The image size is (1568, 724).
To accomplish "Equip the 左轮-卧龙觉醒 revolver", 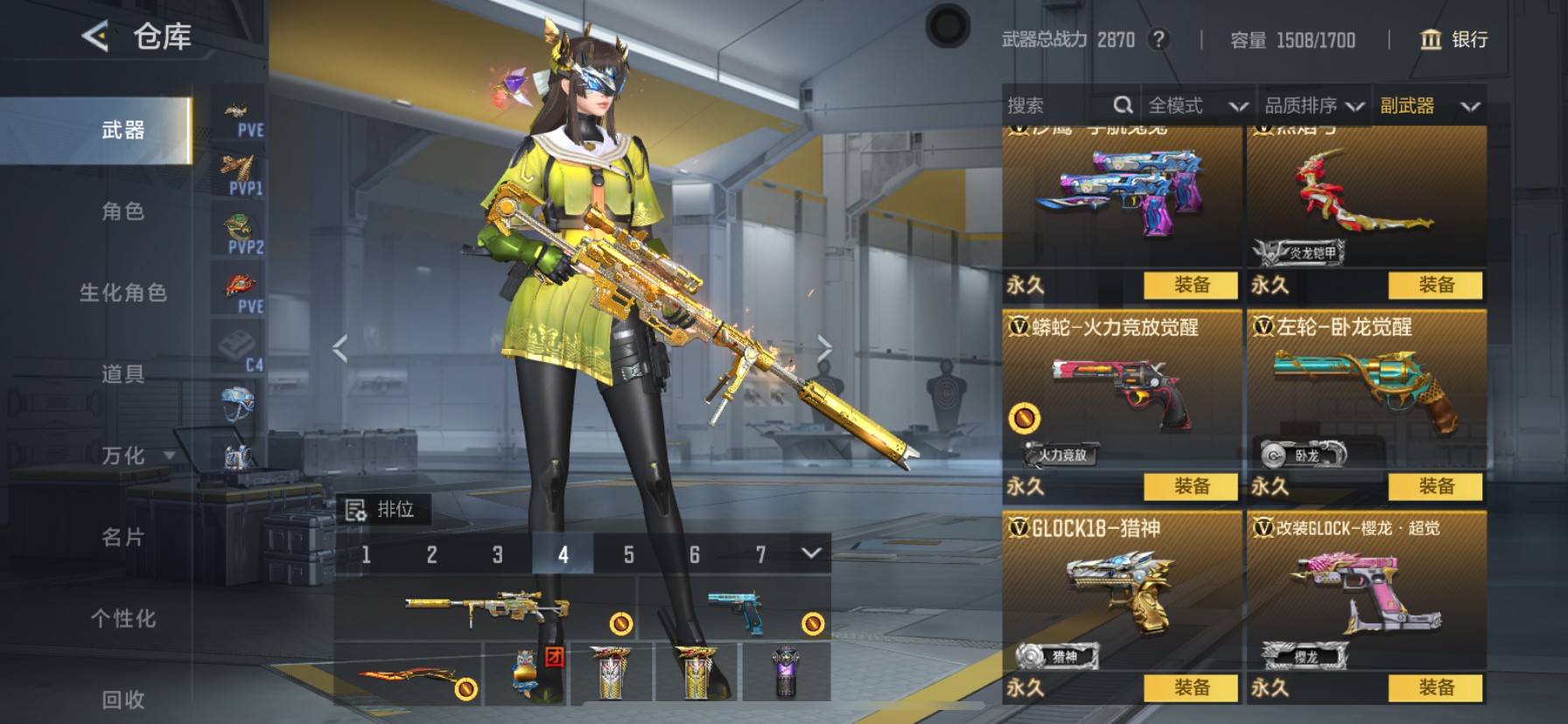I will pyautogui.click(x=1435, y=486).
